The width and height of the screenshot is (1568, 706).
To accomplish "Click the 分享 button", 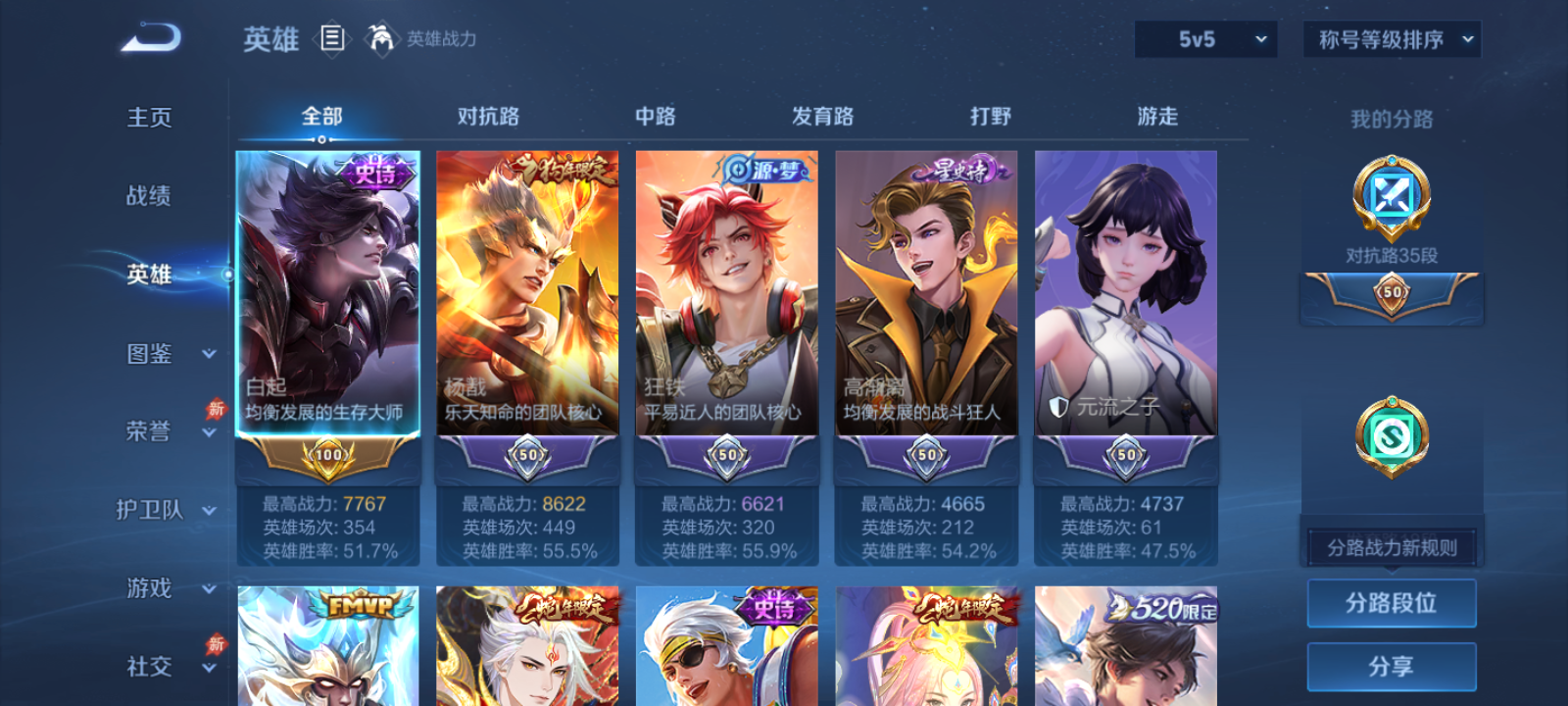I will click(1392, 665).
